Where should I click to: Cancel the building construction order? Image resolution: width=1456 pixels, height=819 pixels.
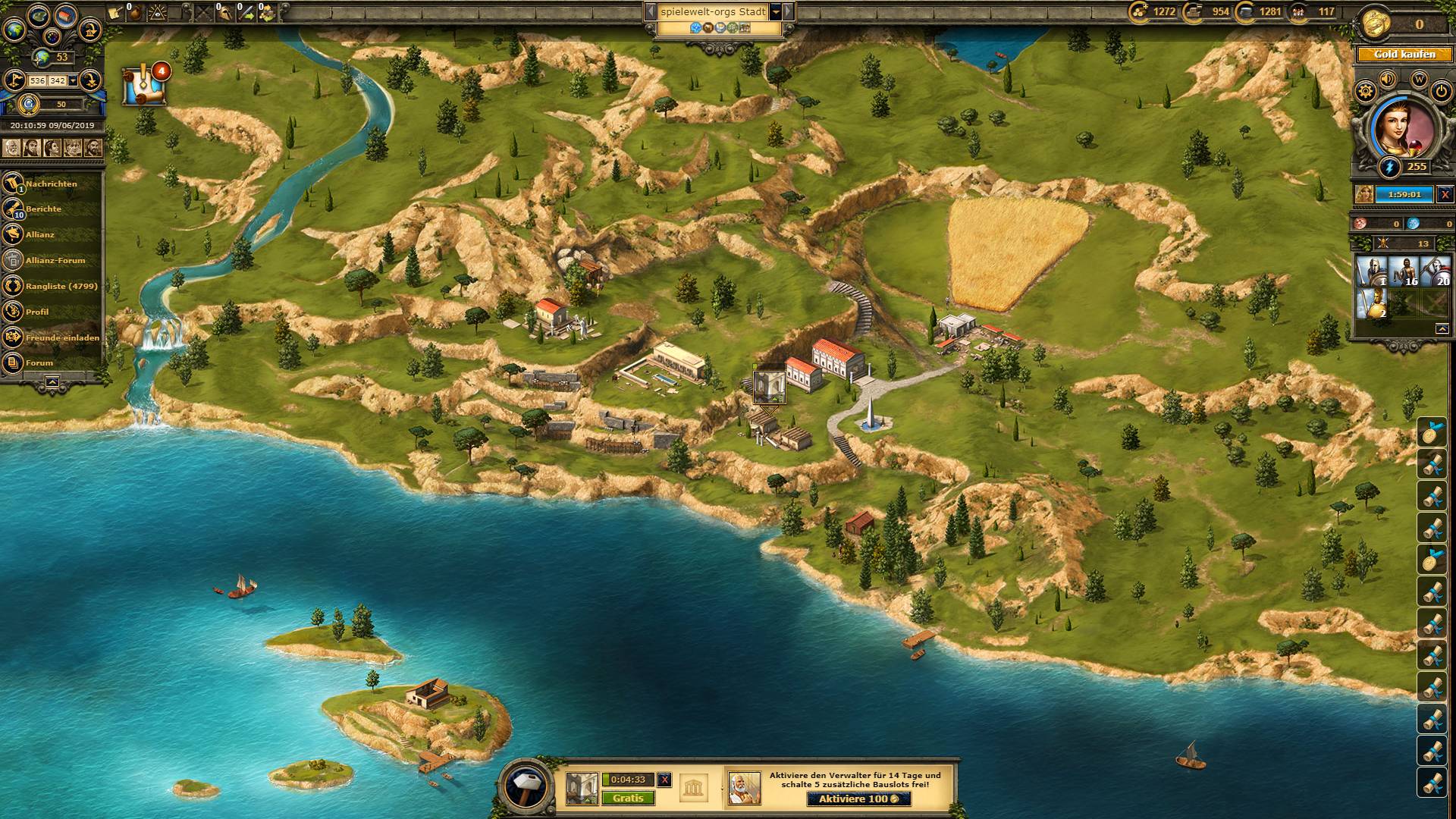tap(664, 780)
